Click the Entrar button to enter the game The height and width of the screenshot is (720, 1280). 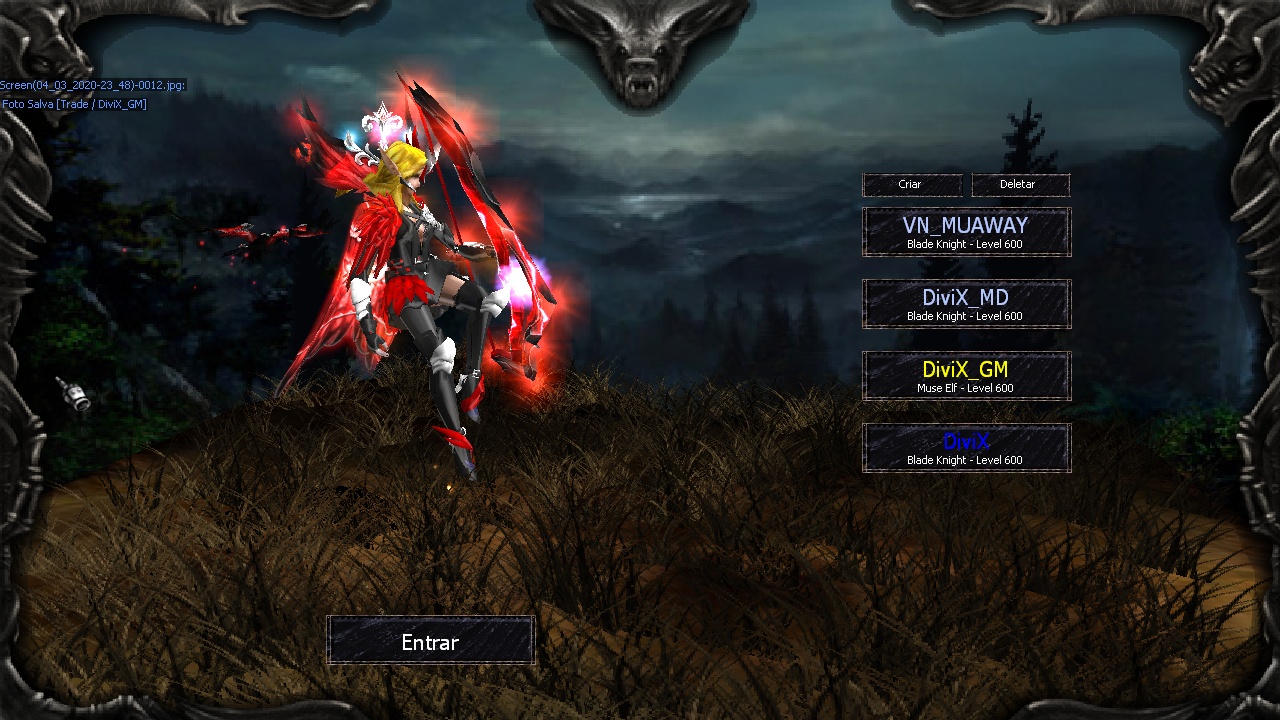click(x=430, y=641)
